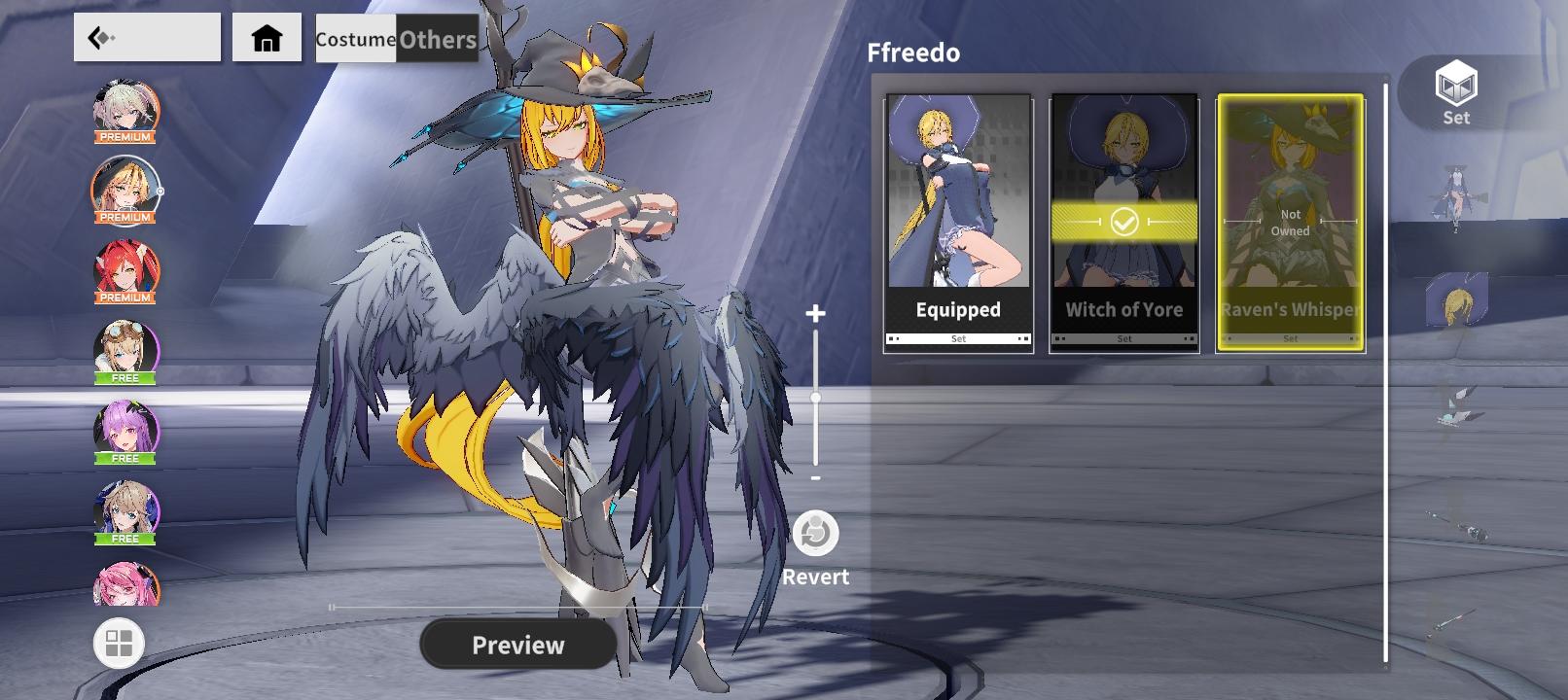Choose the purple-haired free character
Screen dimensions: 1568x700
pos(125,431)
